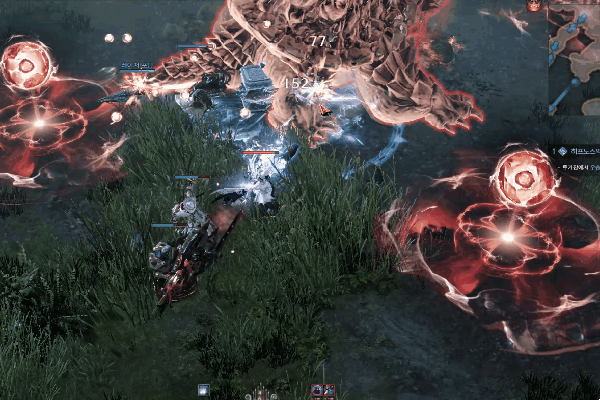Viewport: 600px width, 400px height.
Task: Click the minimap in the corner
Action: [x=575, y=55]
